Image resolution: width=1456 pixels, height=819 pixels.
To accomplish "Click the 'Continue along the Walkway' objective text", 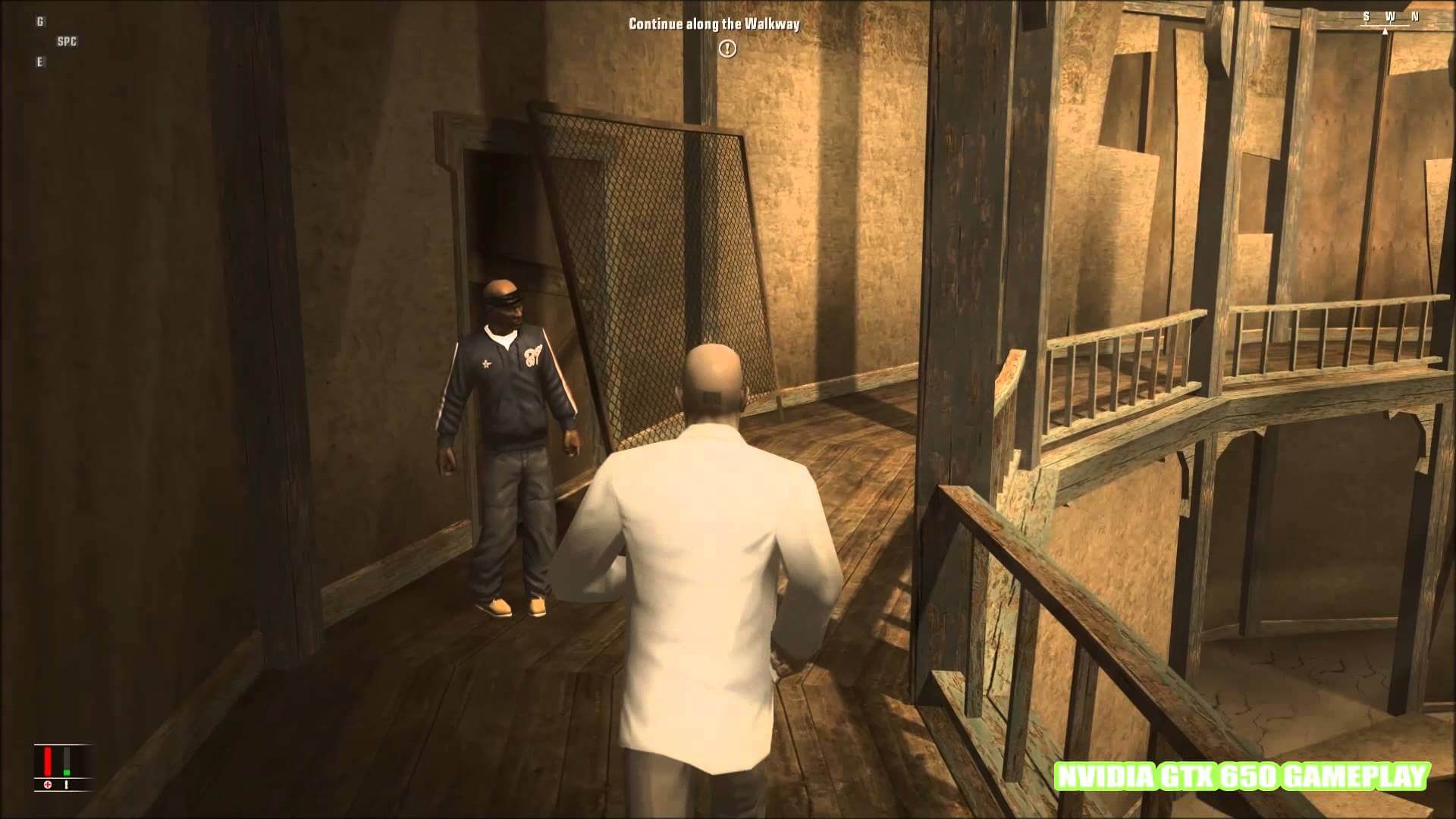I will [x=714, y=24].
